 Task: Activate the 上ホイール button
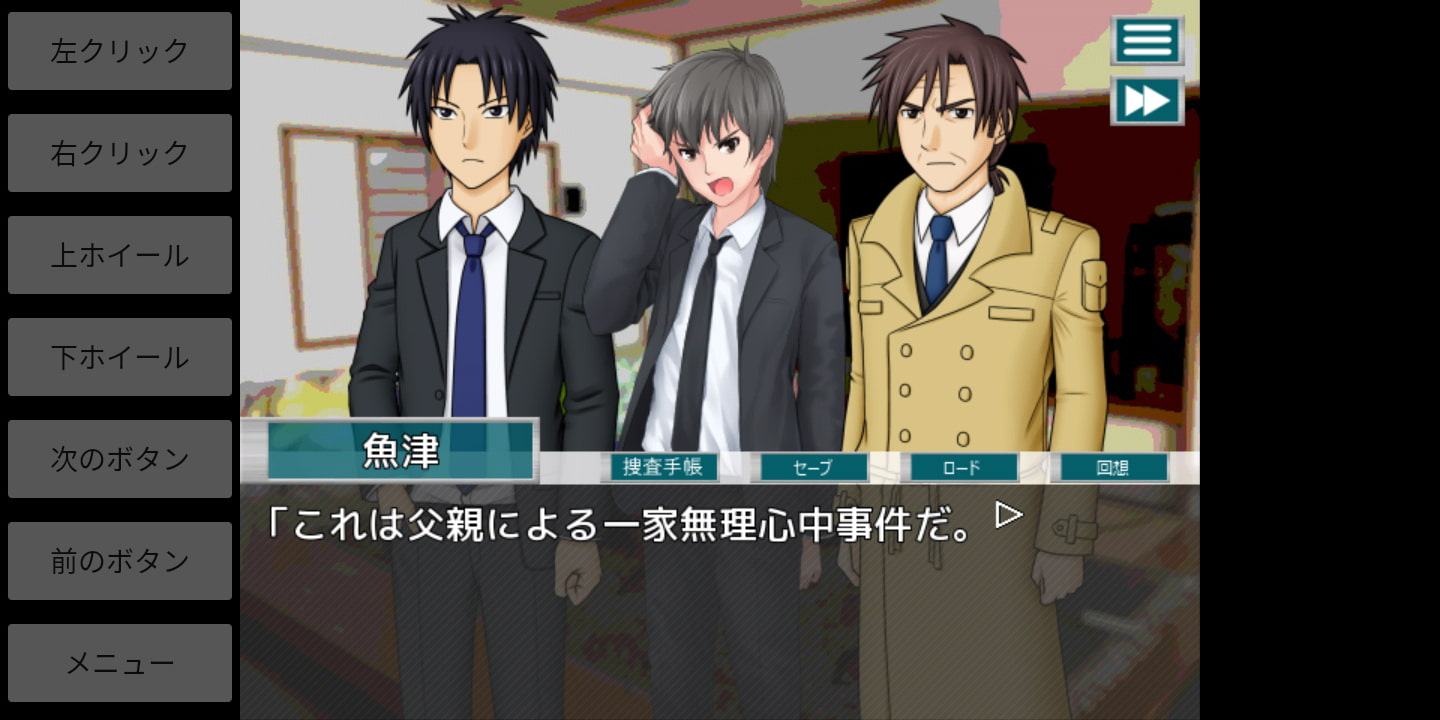[x=120, y=255]
